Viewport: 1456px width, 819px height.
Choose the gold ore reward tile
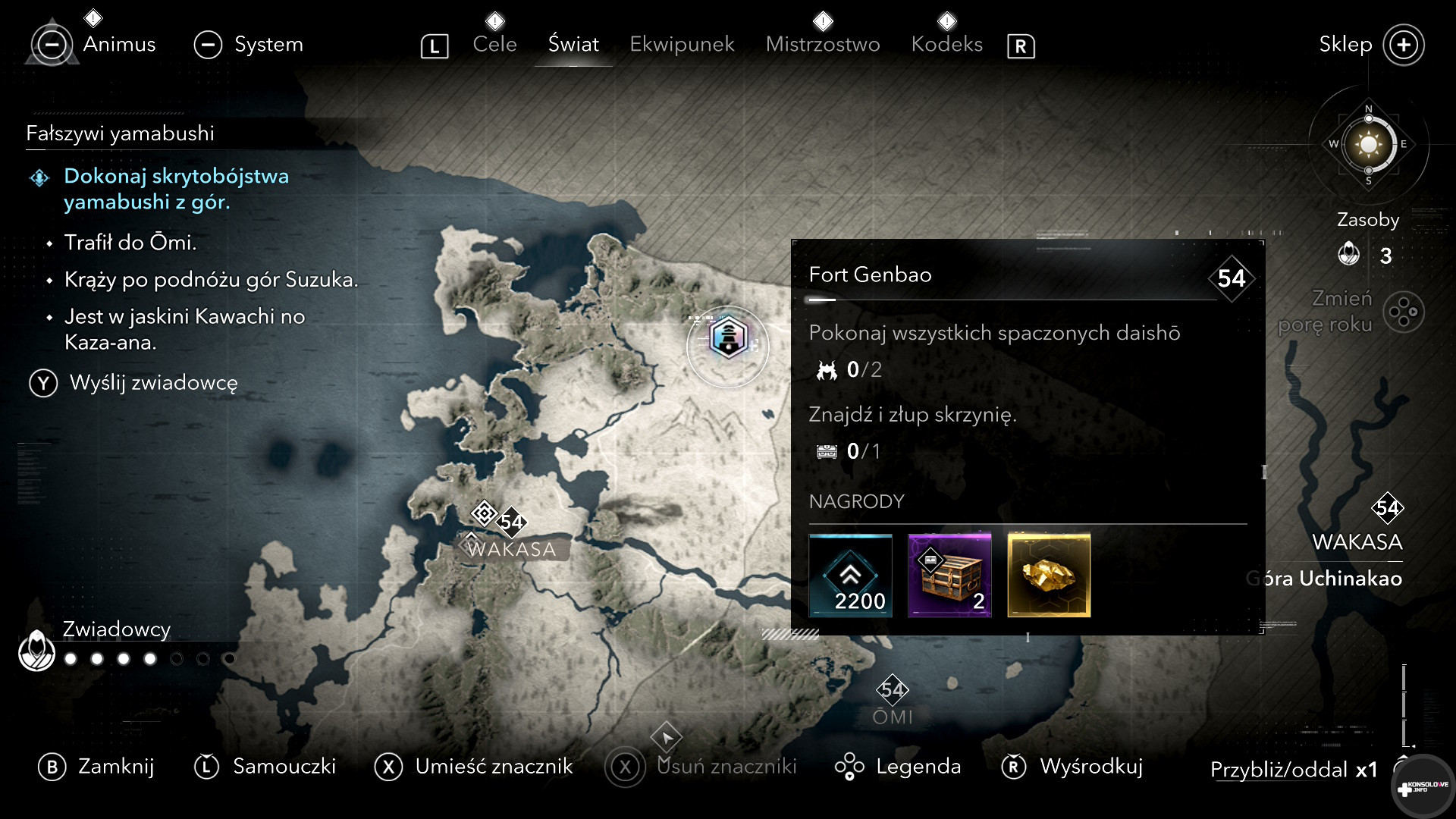tap(1049, 576)
